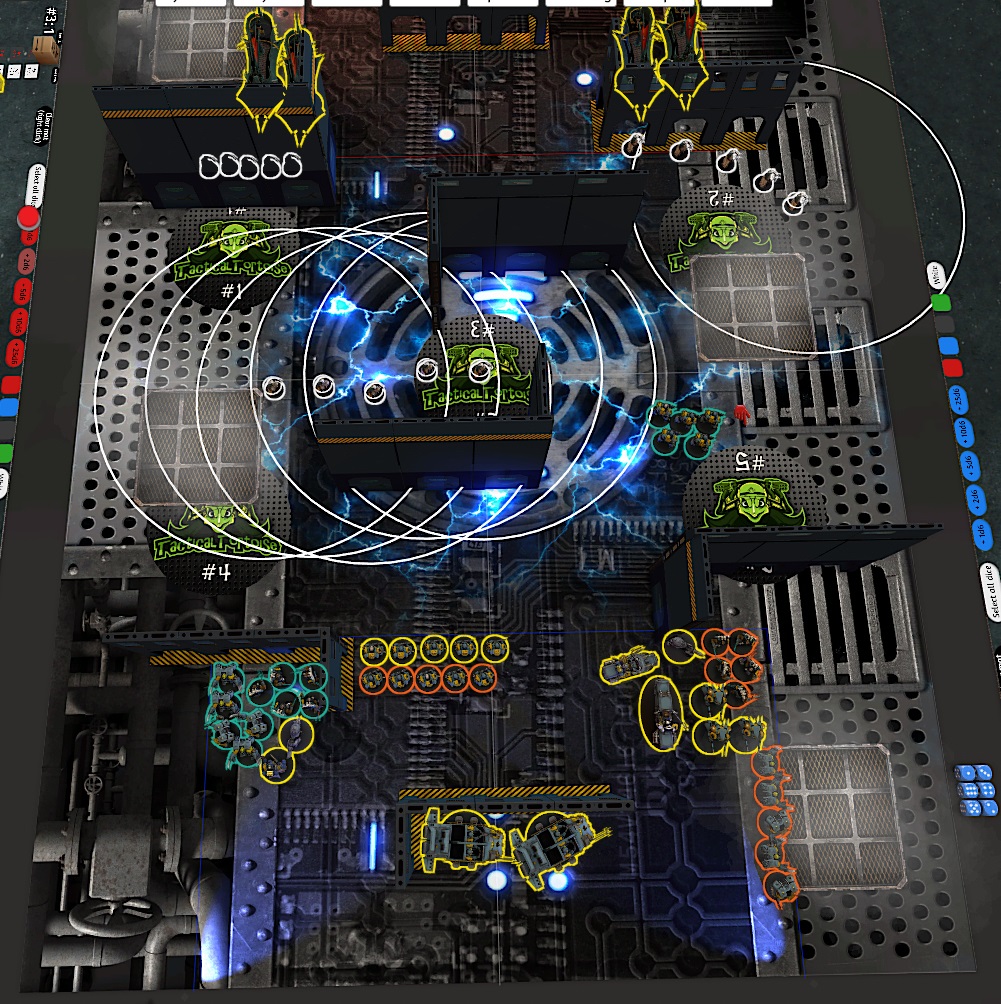Click the White label in the blue dice panel

[x=936, y=274]
